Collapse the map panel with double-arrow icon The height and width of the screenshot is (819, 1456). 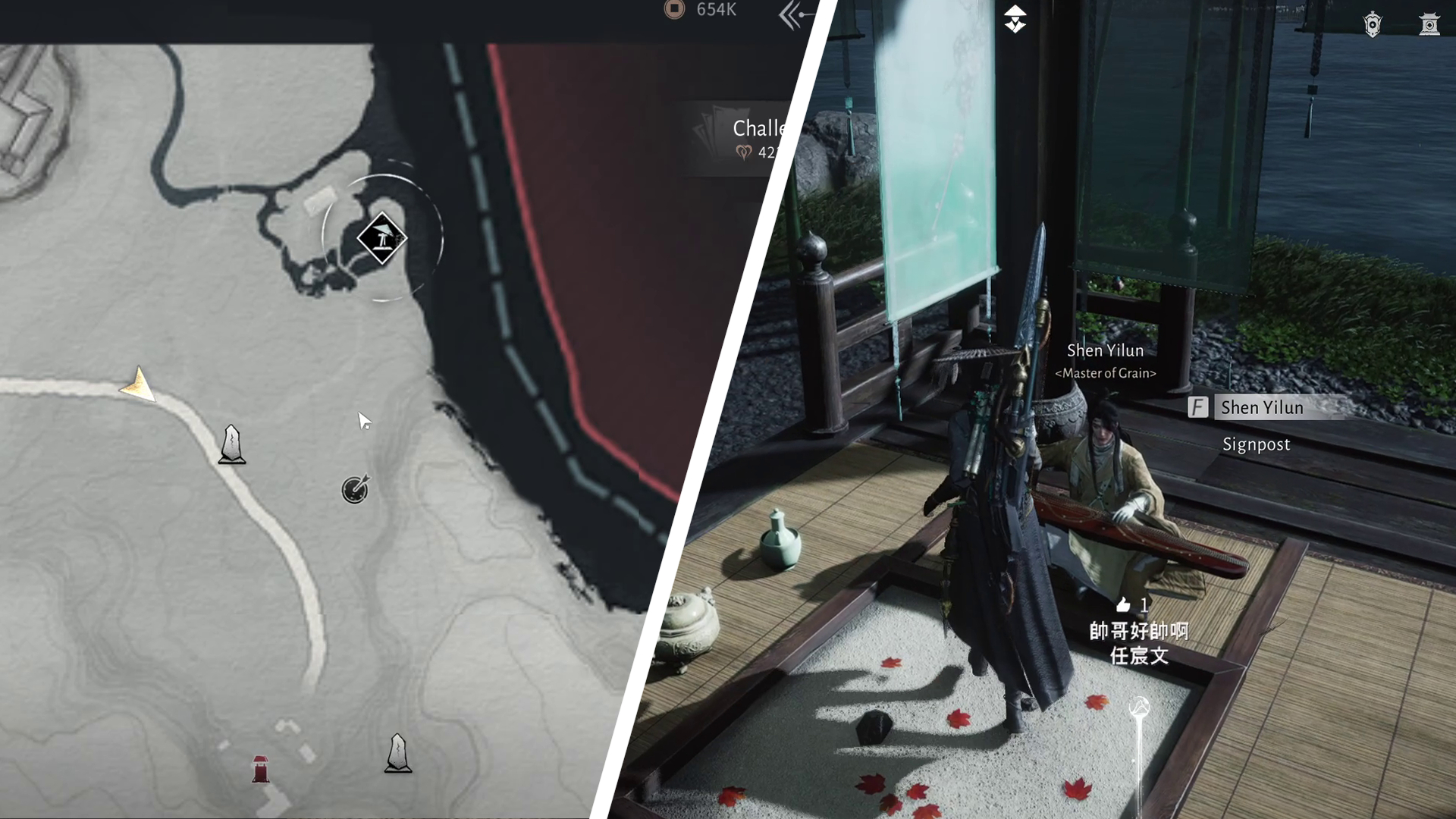point(793,15)
